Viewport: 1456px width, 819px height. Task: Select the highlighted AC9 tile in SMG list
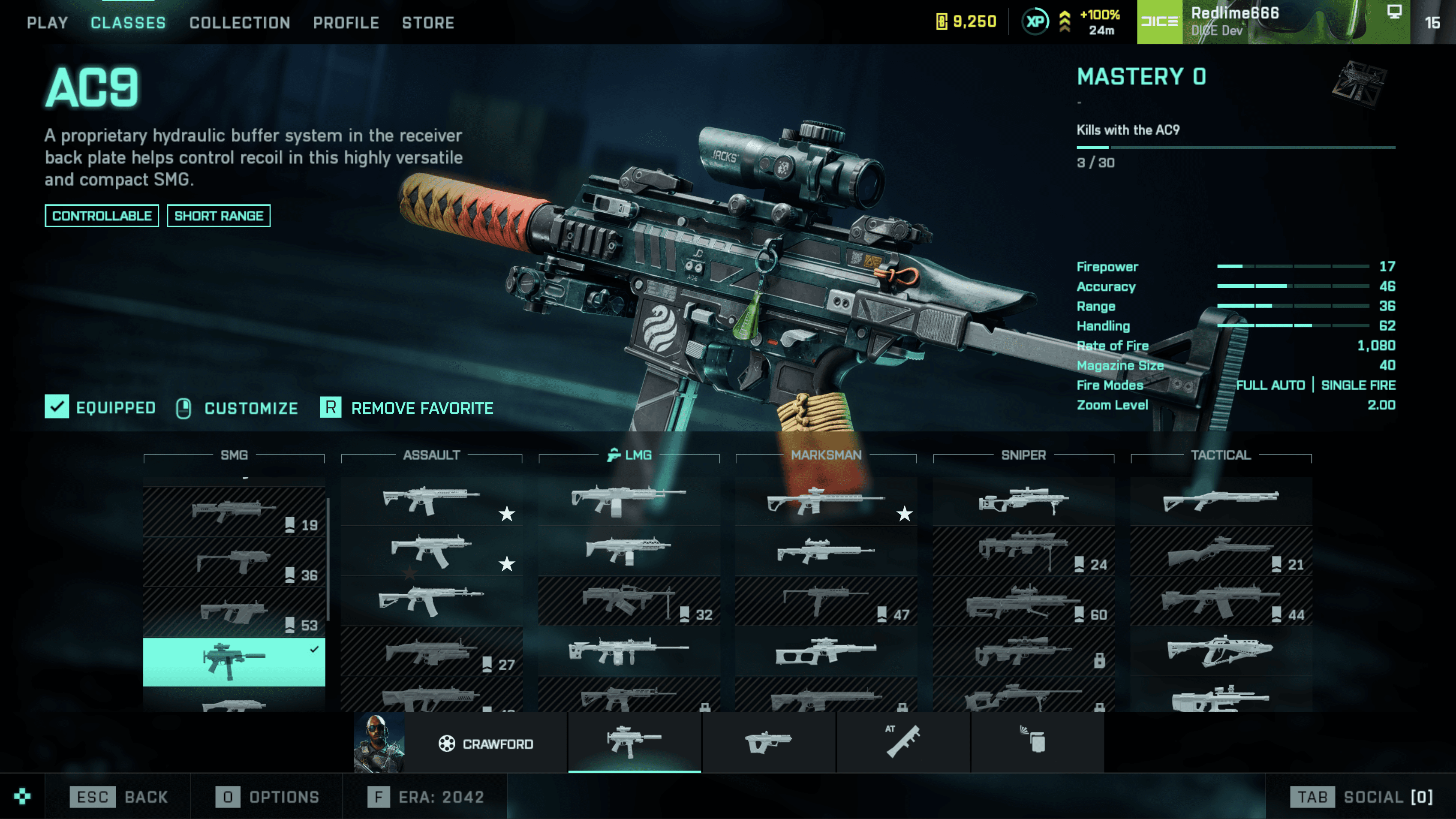[x=233, y=661]
